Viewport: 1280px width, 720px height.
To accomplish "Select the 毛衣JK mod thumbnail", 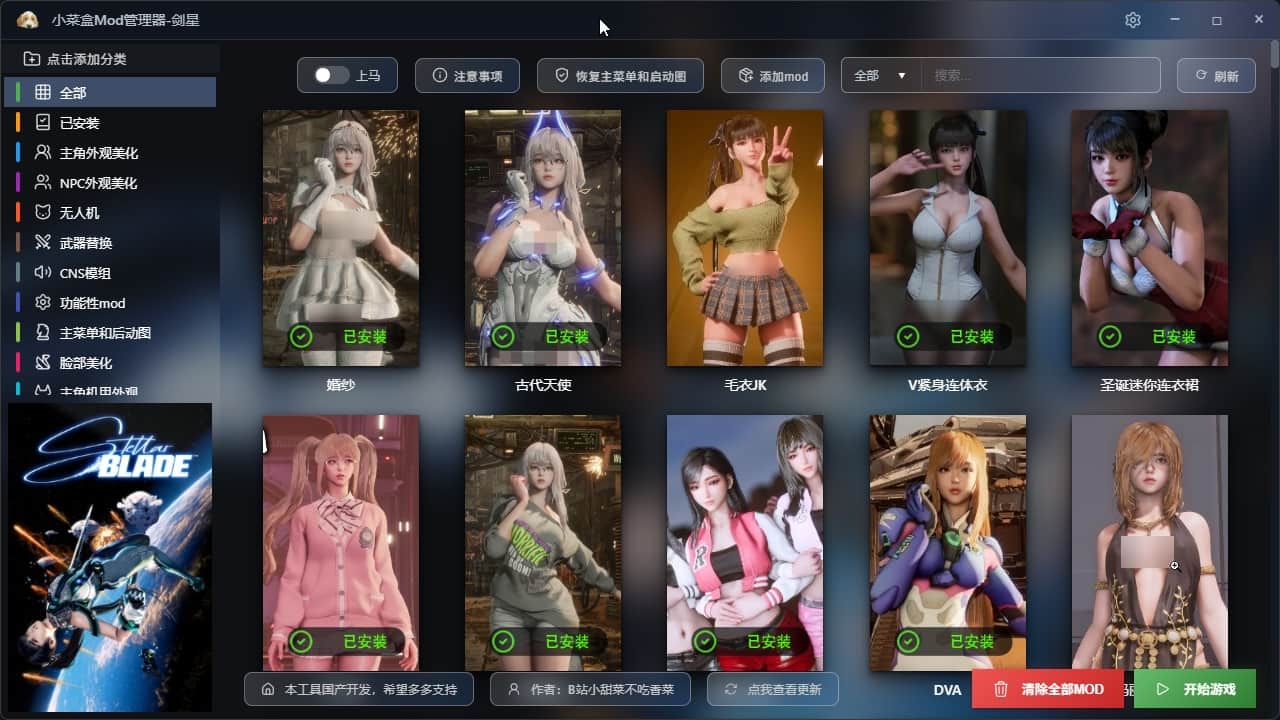I will click(x=745, y=237).
